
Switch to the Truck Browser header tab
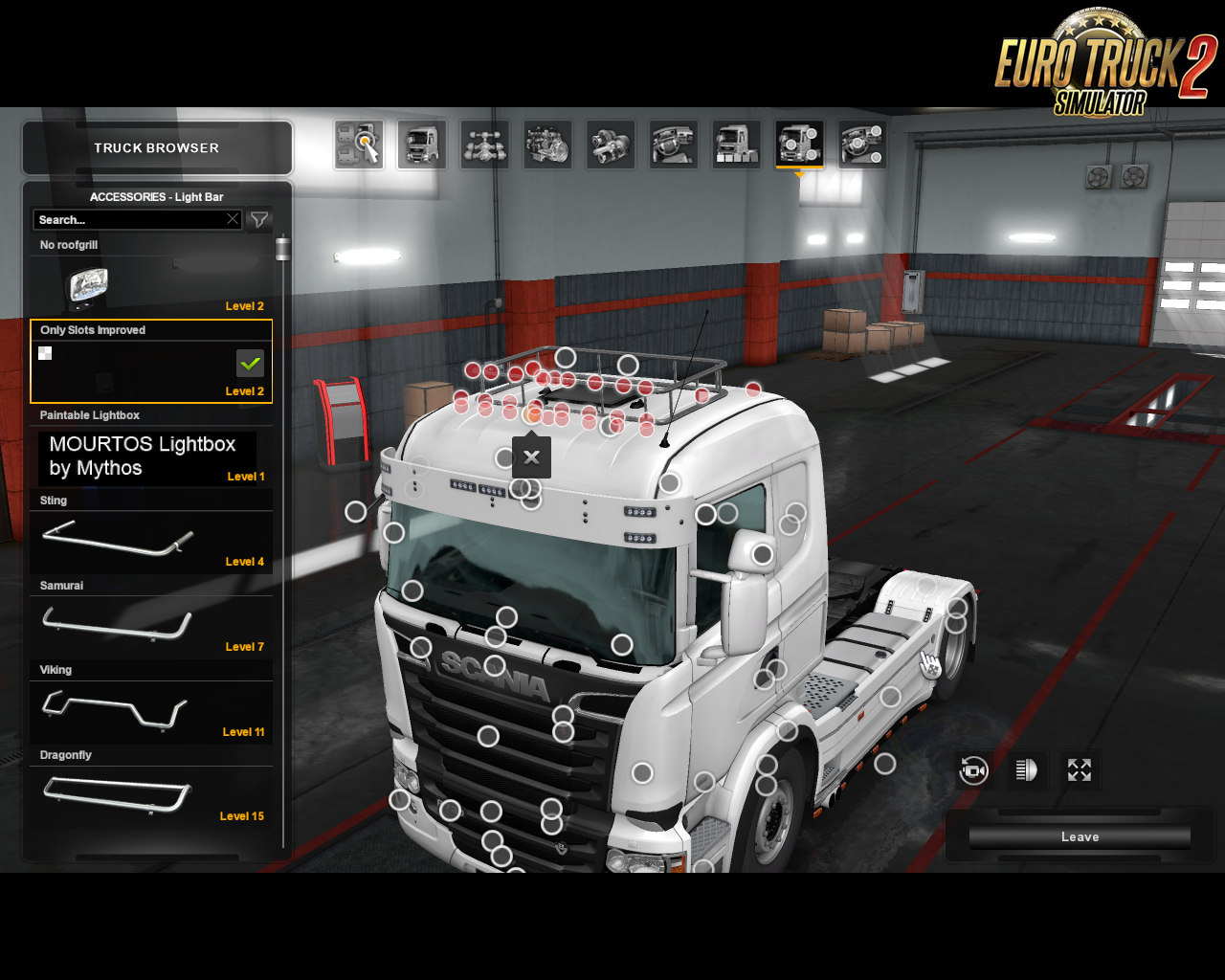(x=156, y=147)
